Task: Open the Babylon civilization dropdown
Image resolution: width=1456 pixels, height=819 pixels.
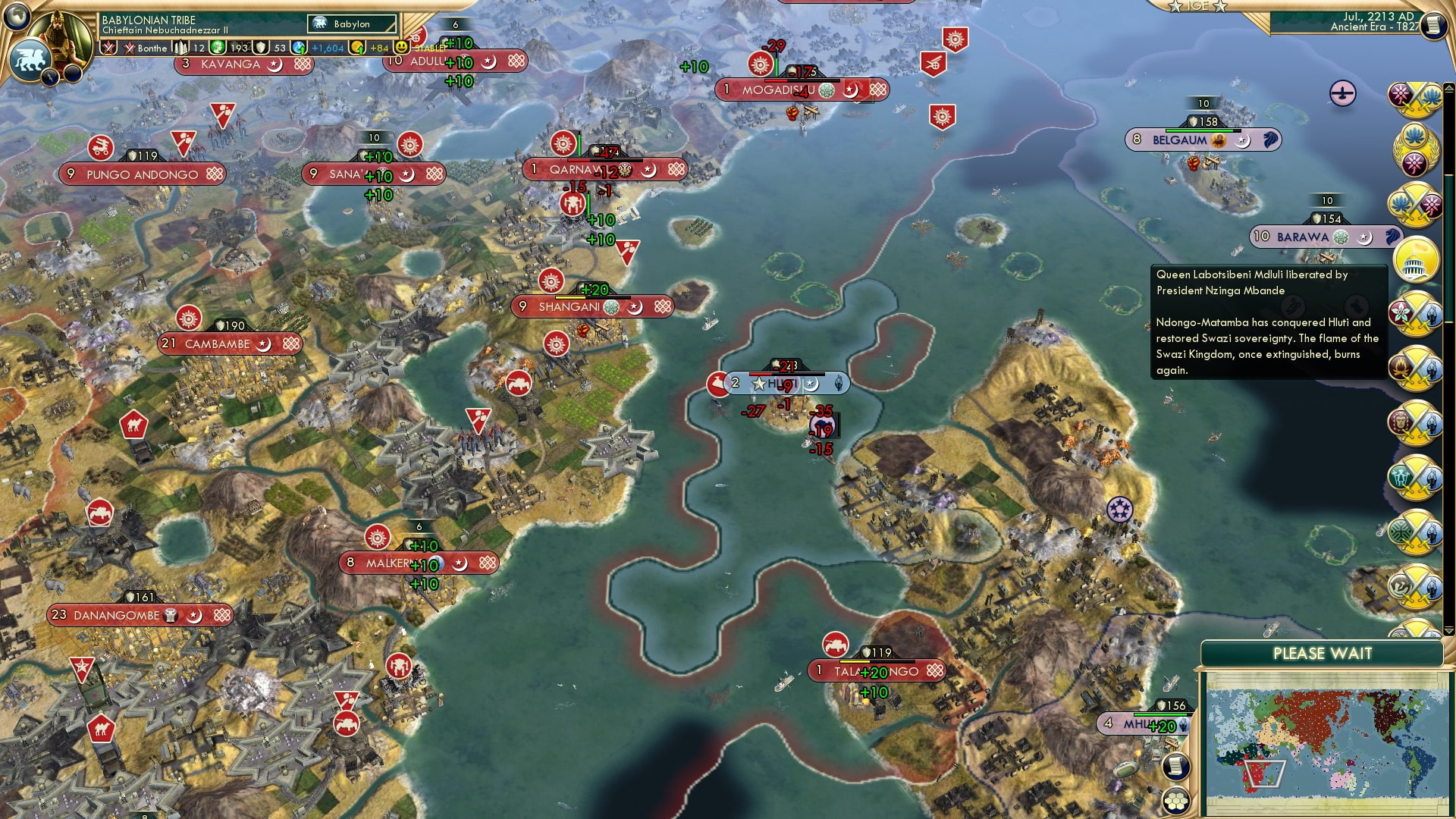Action: [350, 24]
